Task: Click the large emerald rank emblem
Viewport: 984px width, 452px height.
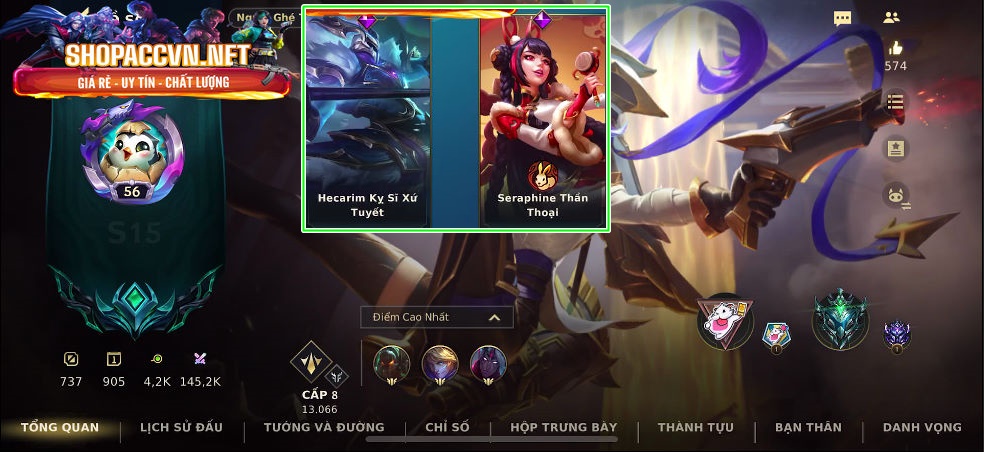Action: click(839, 322)
